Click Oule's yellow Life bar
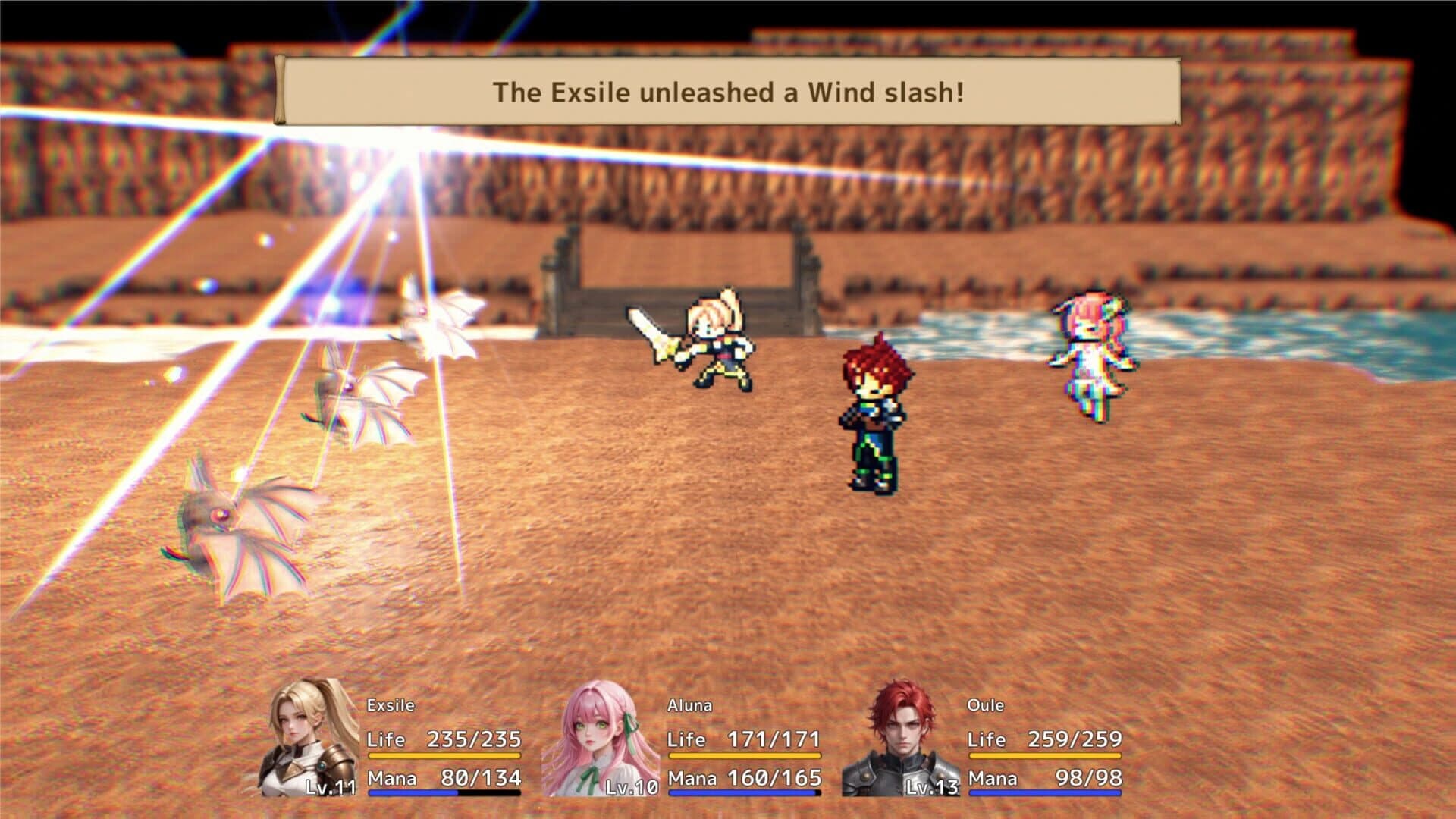 (x=1046, y=755)
